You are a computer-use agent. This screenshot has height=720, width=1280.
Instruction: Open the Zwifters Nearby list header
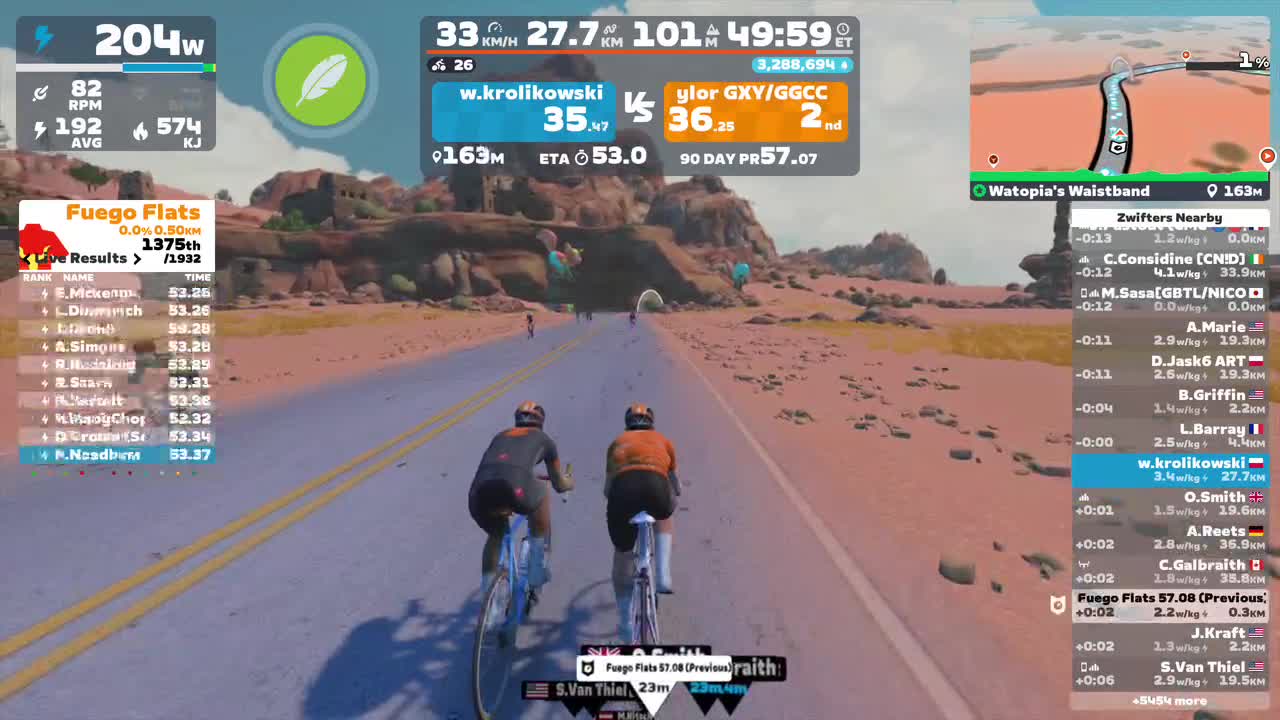coord(1169,217)
